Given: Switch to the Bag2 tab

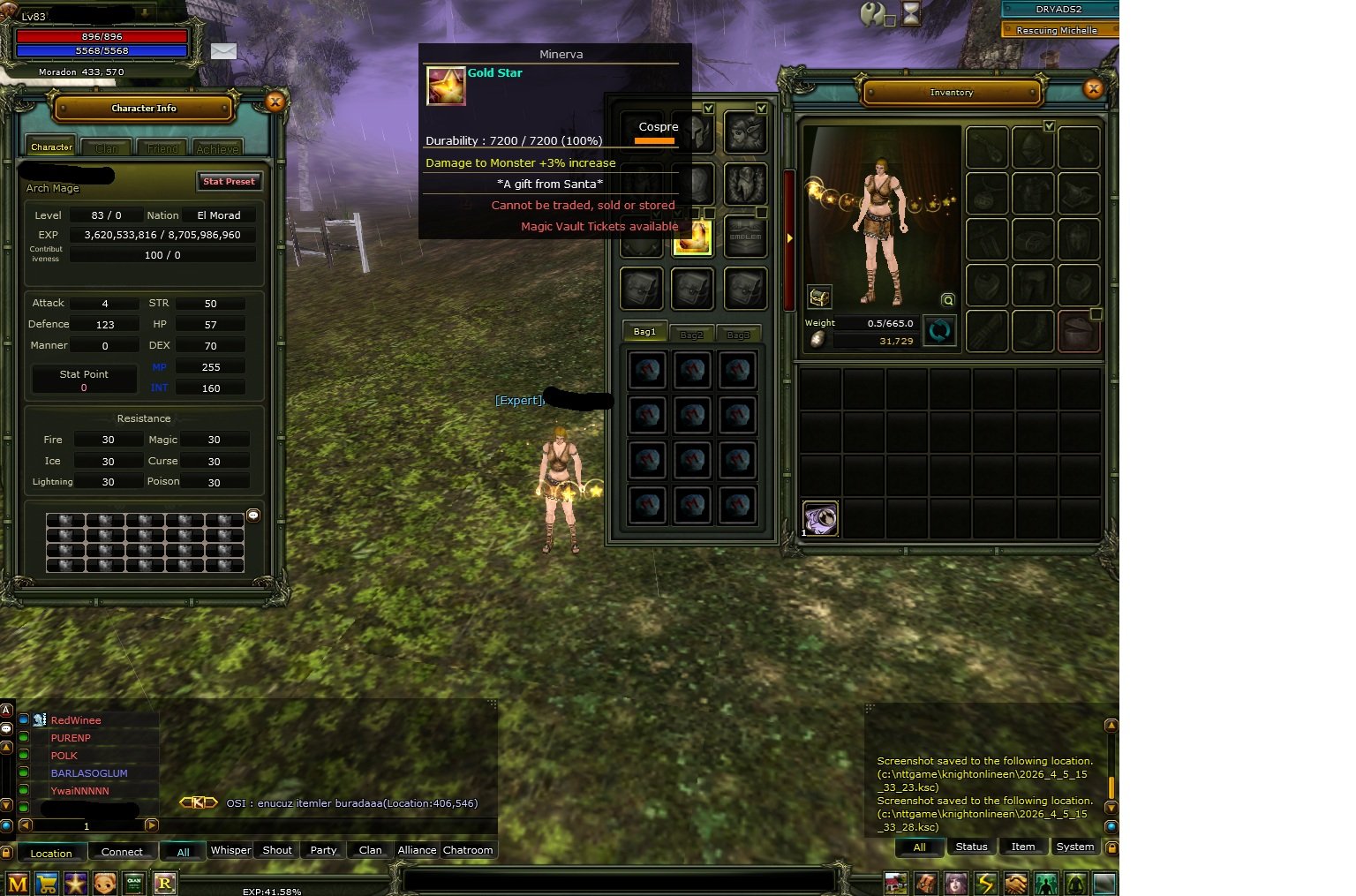Looking at the screenshot, I should coord(691,333).
